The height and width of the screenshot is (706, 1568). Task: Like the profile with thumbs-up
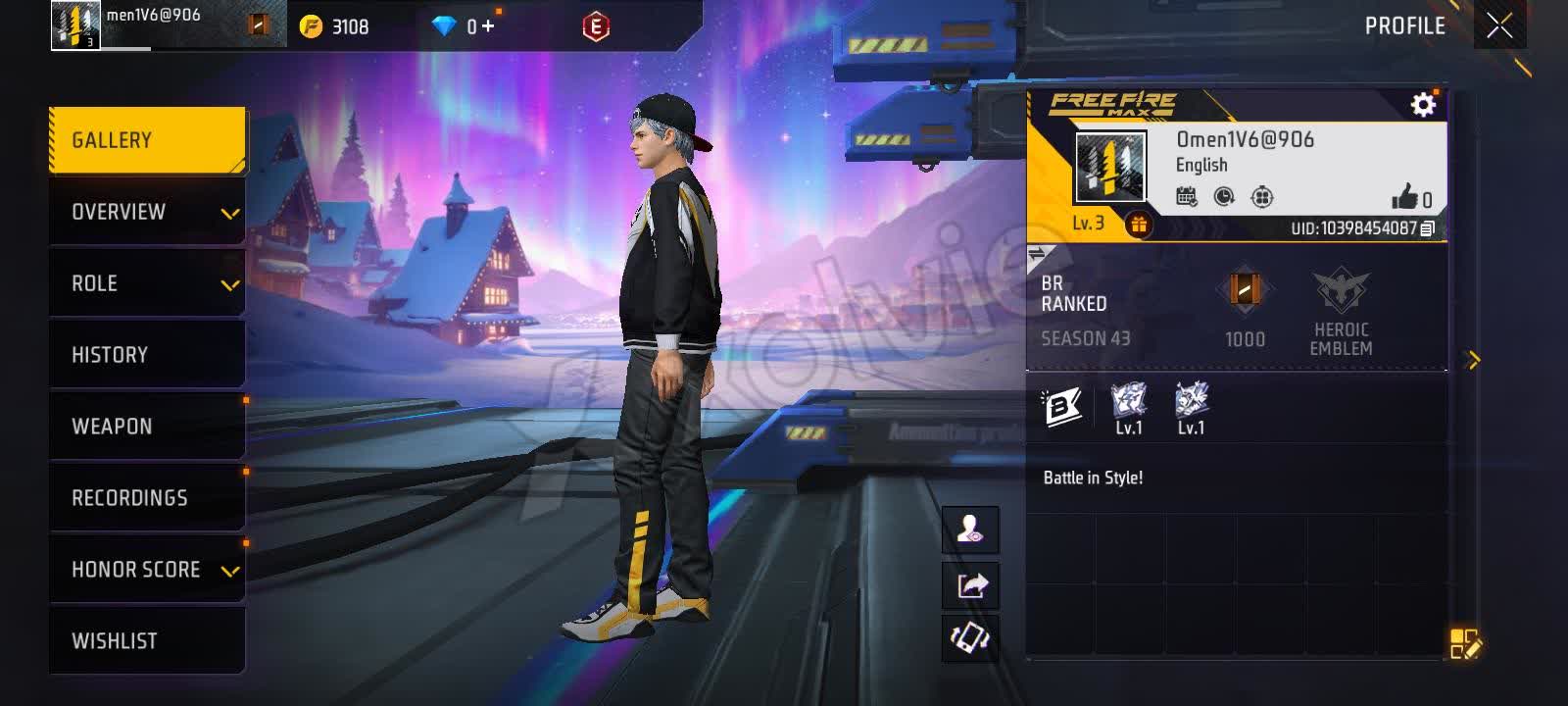1405,197
